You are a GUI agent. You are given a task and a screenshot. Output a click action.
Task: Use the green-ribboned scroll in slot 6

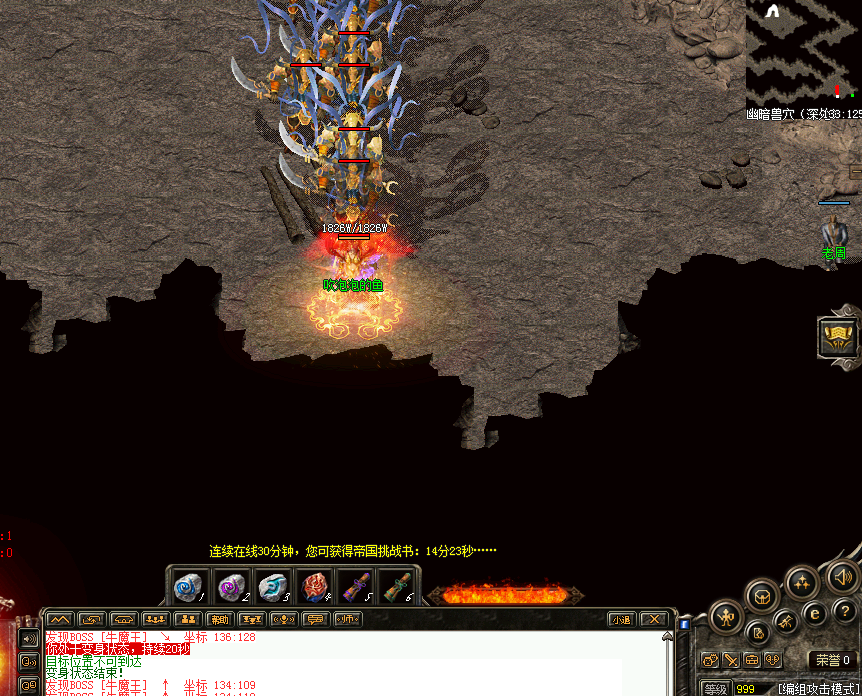coord(399,587)
